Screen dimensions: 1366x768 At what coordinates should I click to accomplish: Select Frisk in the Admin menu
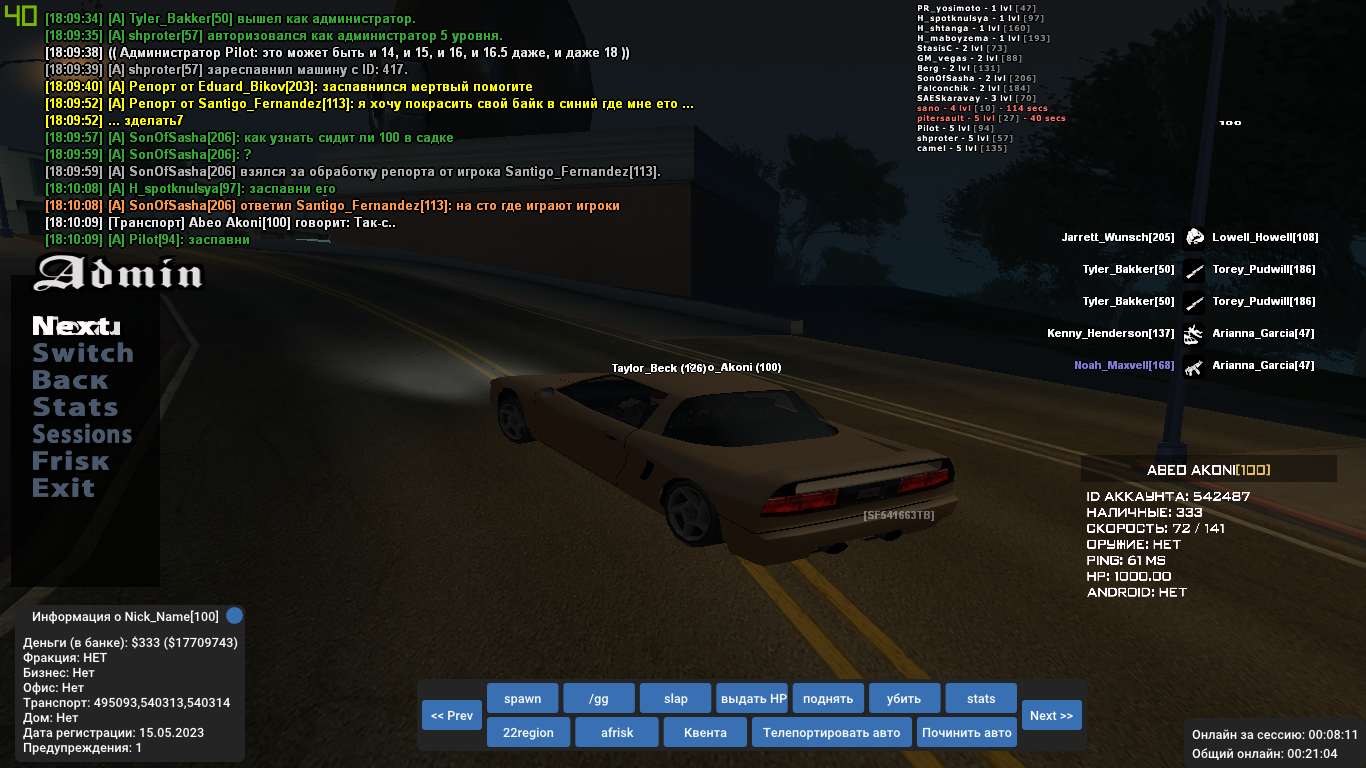click(71, 461)
